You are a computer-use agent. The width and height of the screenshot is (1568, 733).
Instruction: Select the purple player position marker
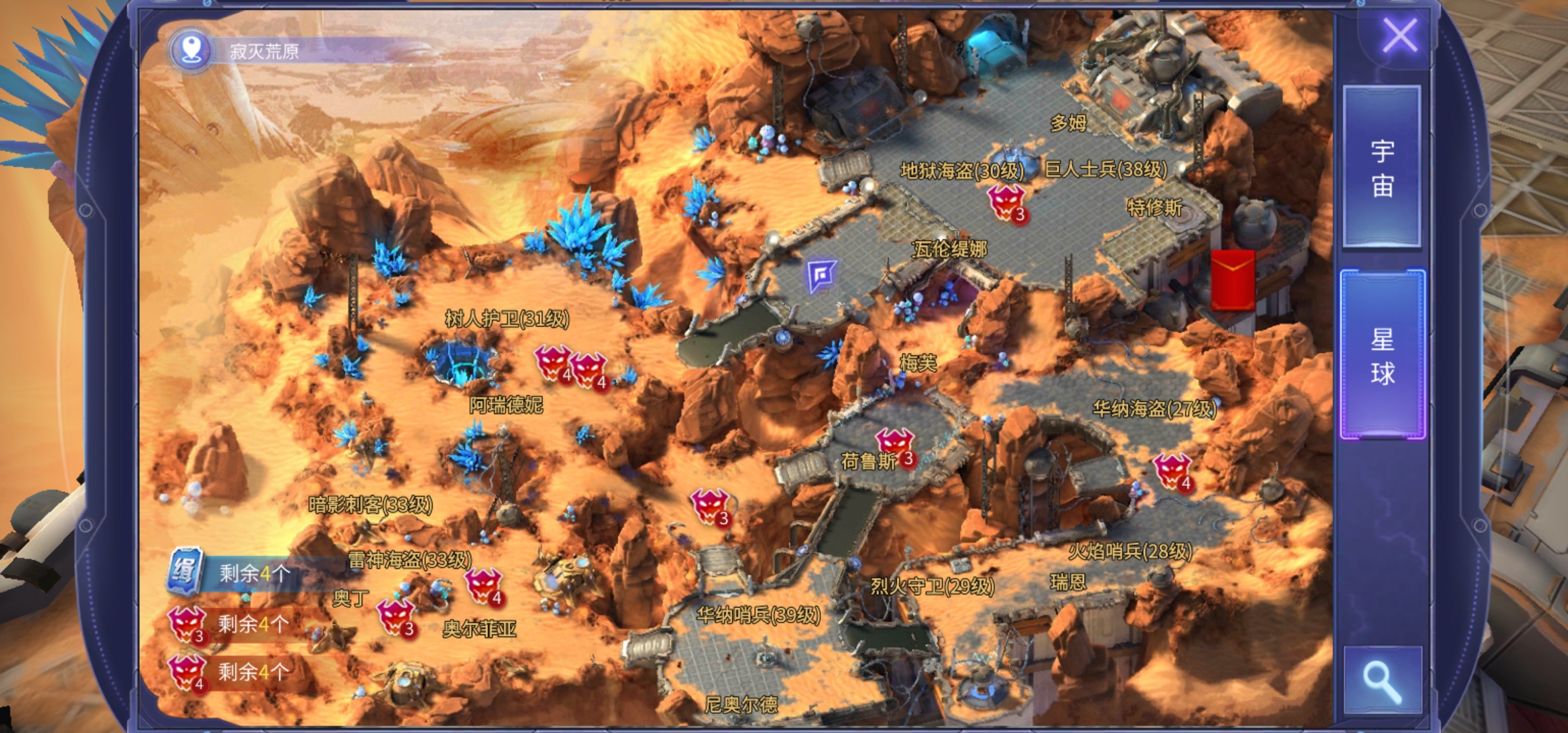tap(821, 276)
